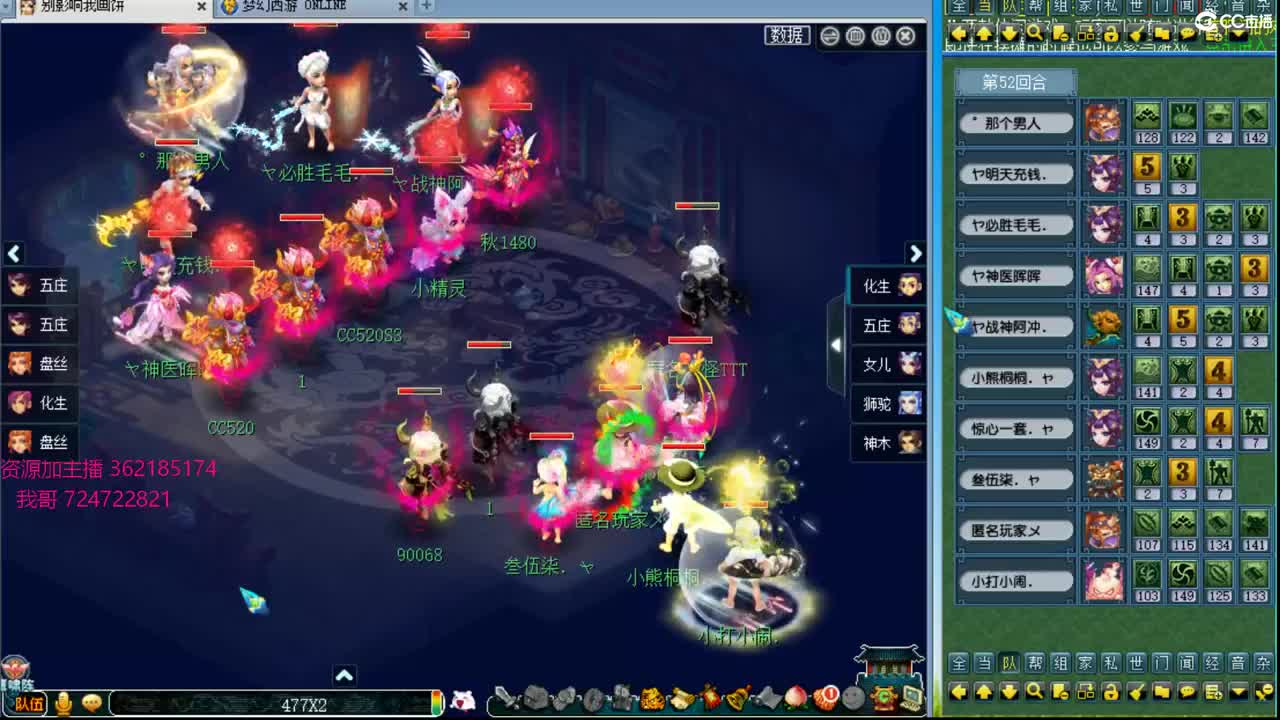Toggle the microphone voice icon near the 队伍 button

click(x=65, y=702)
